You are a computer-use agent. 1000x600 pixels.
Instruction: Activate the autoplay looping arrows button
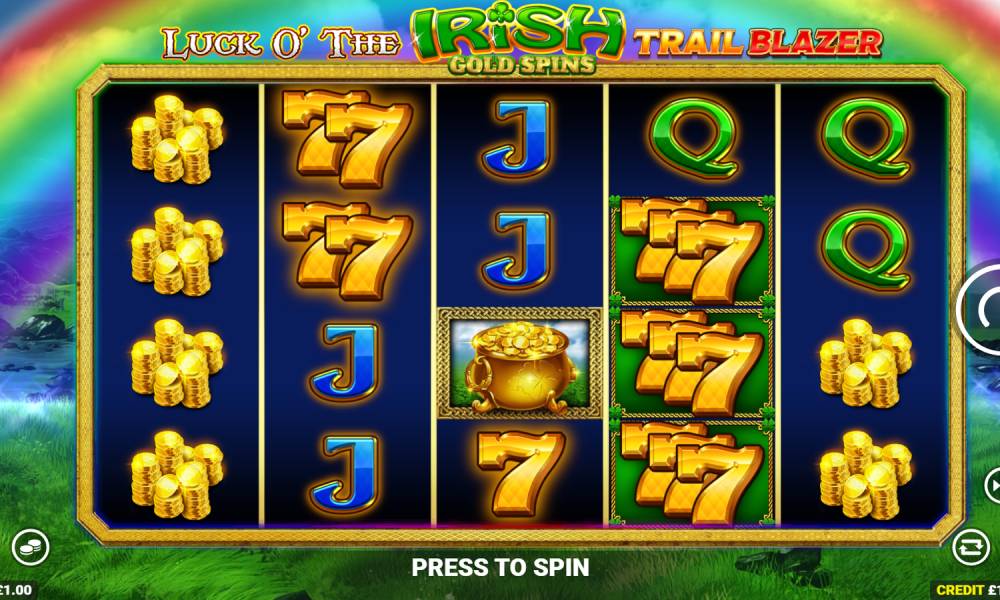click(x=970, y=546)
